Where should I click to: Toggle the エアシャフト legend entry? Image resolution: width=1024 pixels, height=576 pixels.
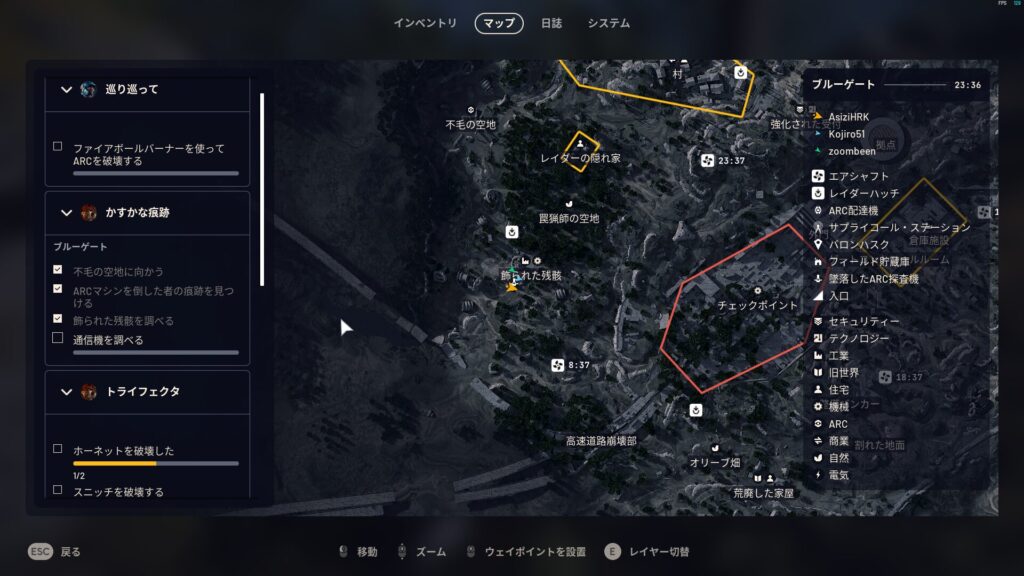858,176
